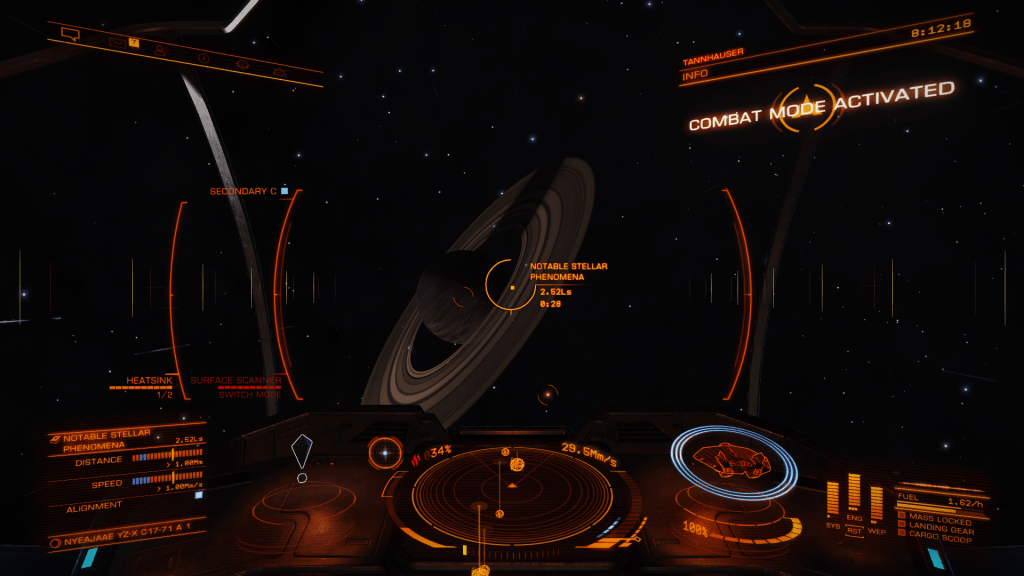Select the Heatsink fire group indicator
This screenshot has height=576, width=1024.
pos(148,386)
